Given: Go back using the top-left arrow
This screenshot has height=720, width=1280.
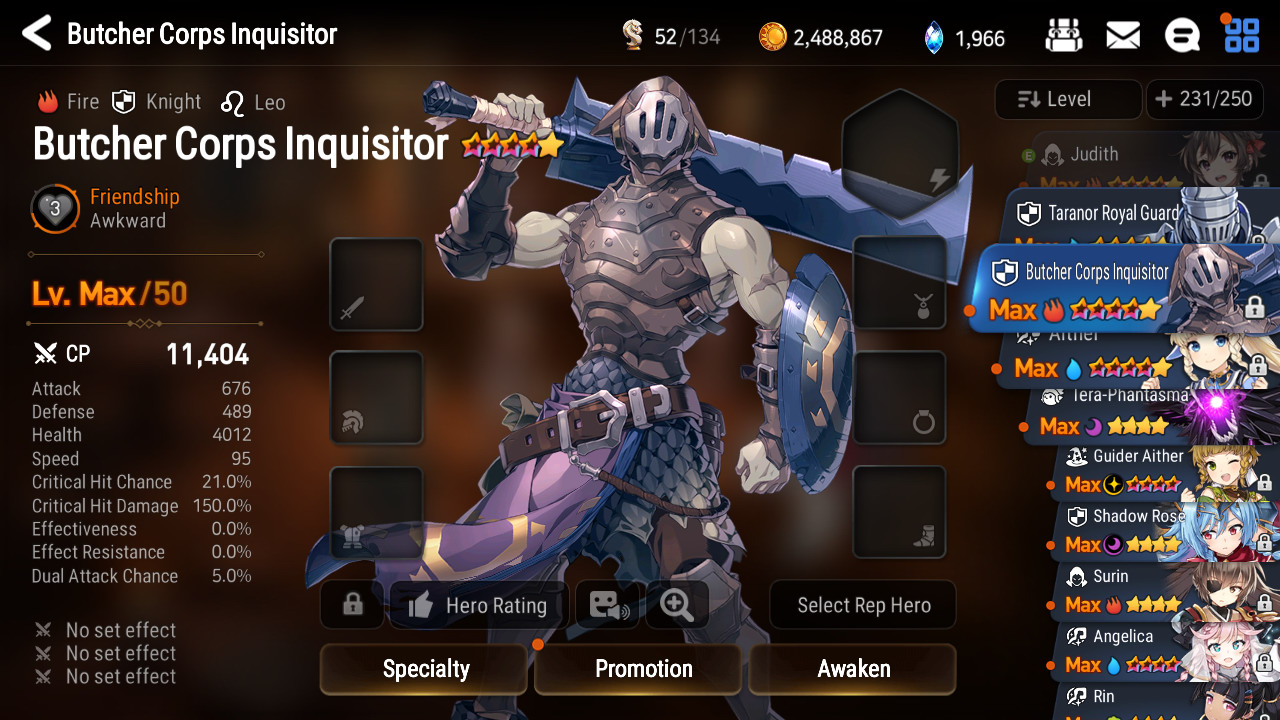Looking at the screenshot, I should pos(37,34).
